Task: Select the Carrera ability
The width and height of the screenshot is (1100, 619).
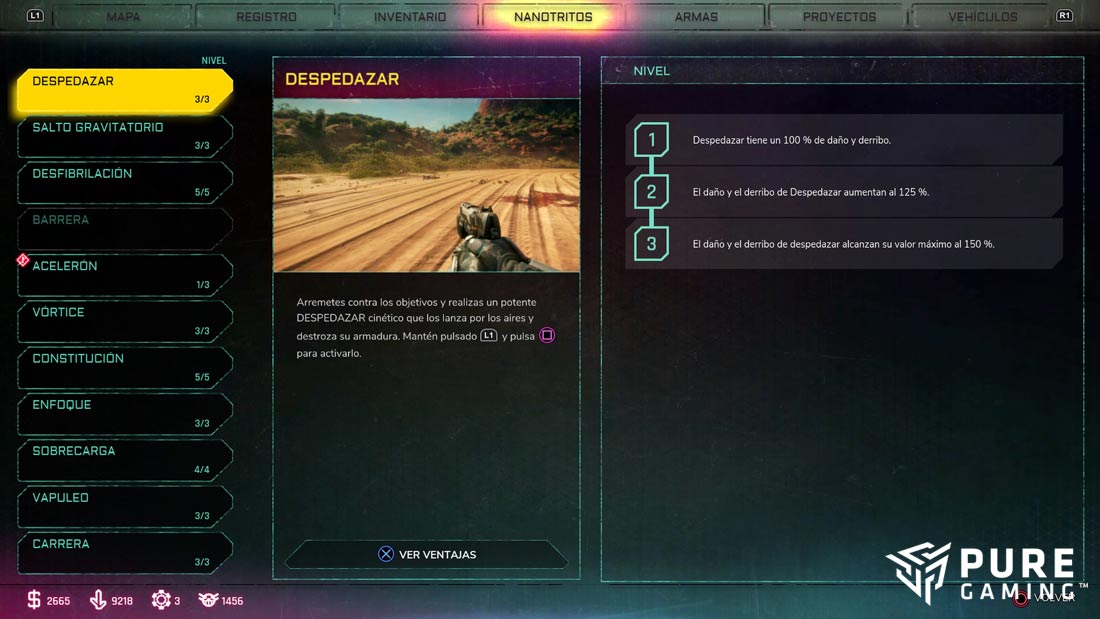Action: pos(125,552)
